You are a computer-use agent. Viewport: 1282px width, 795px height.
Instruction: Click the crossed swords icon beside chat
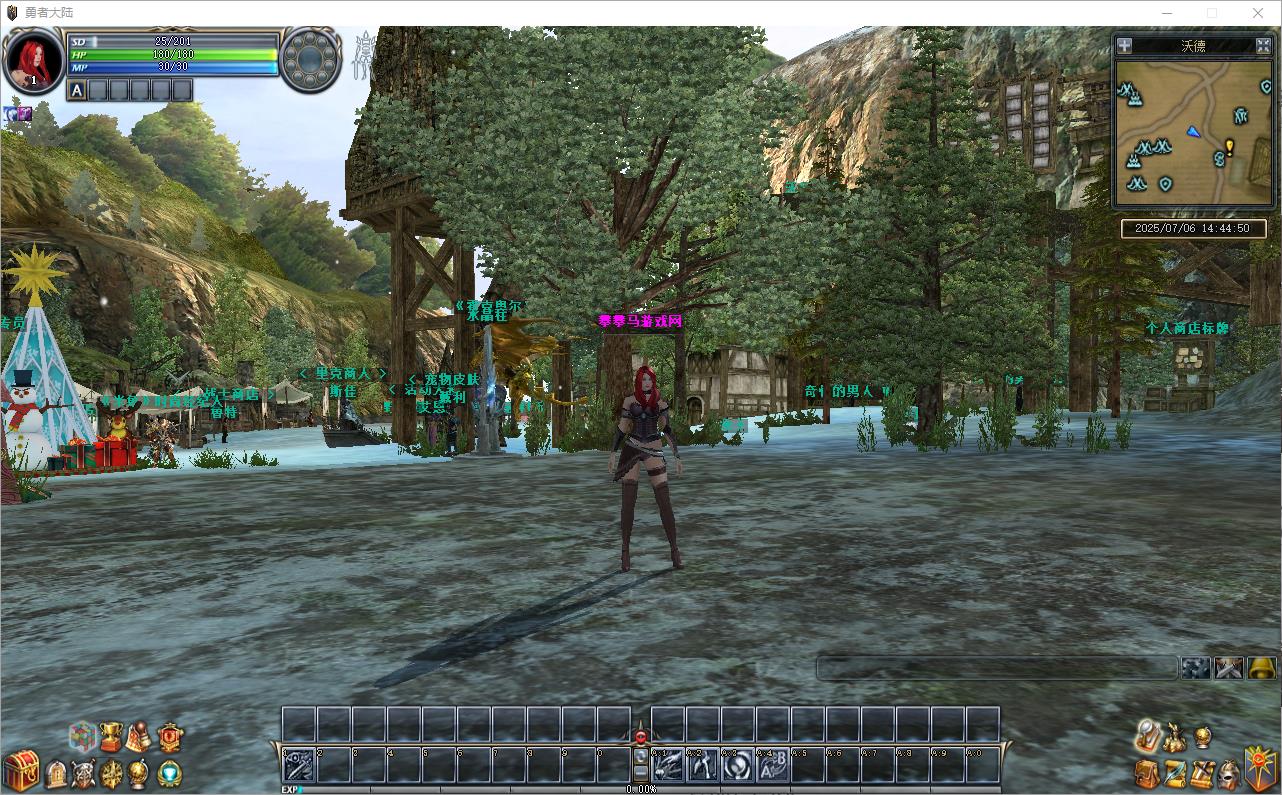(x=1229, y=668)
